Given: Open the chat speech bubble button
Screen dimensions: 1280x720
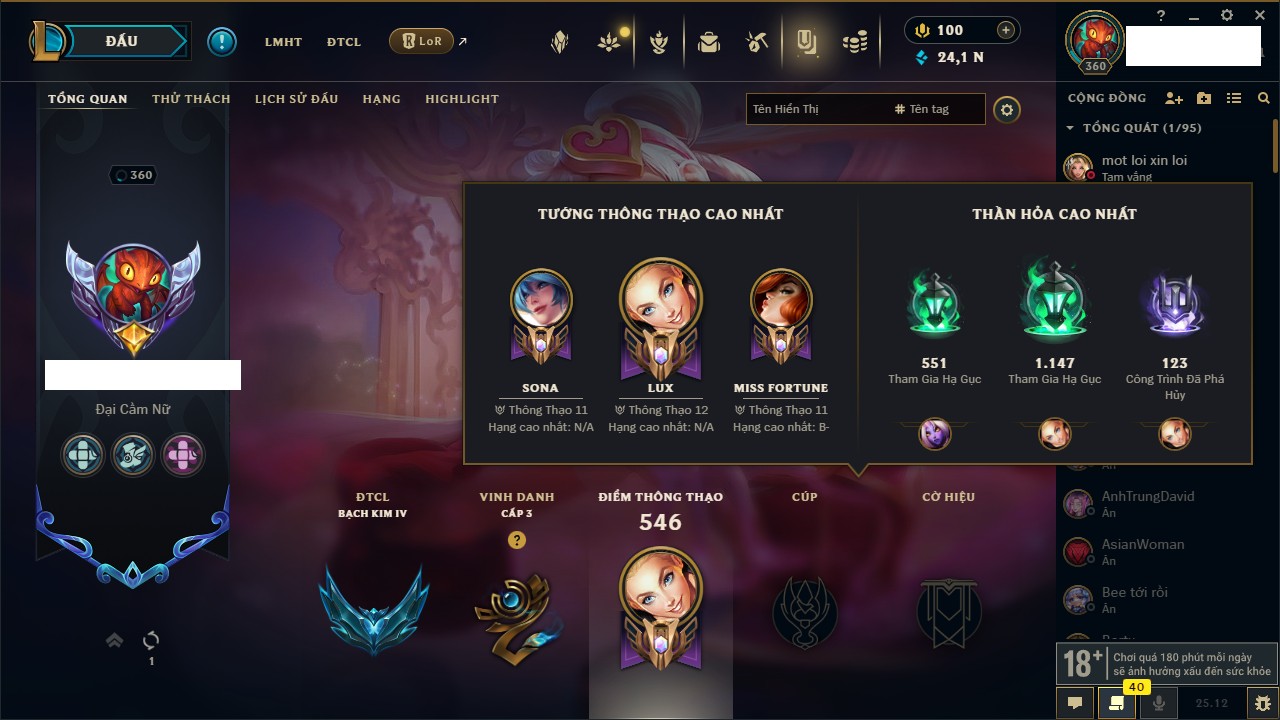Looking at the screenshot, I should 1075,703.
